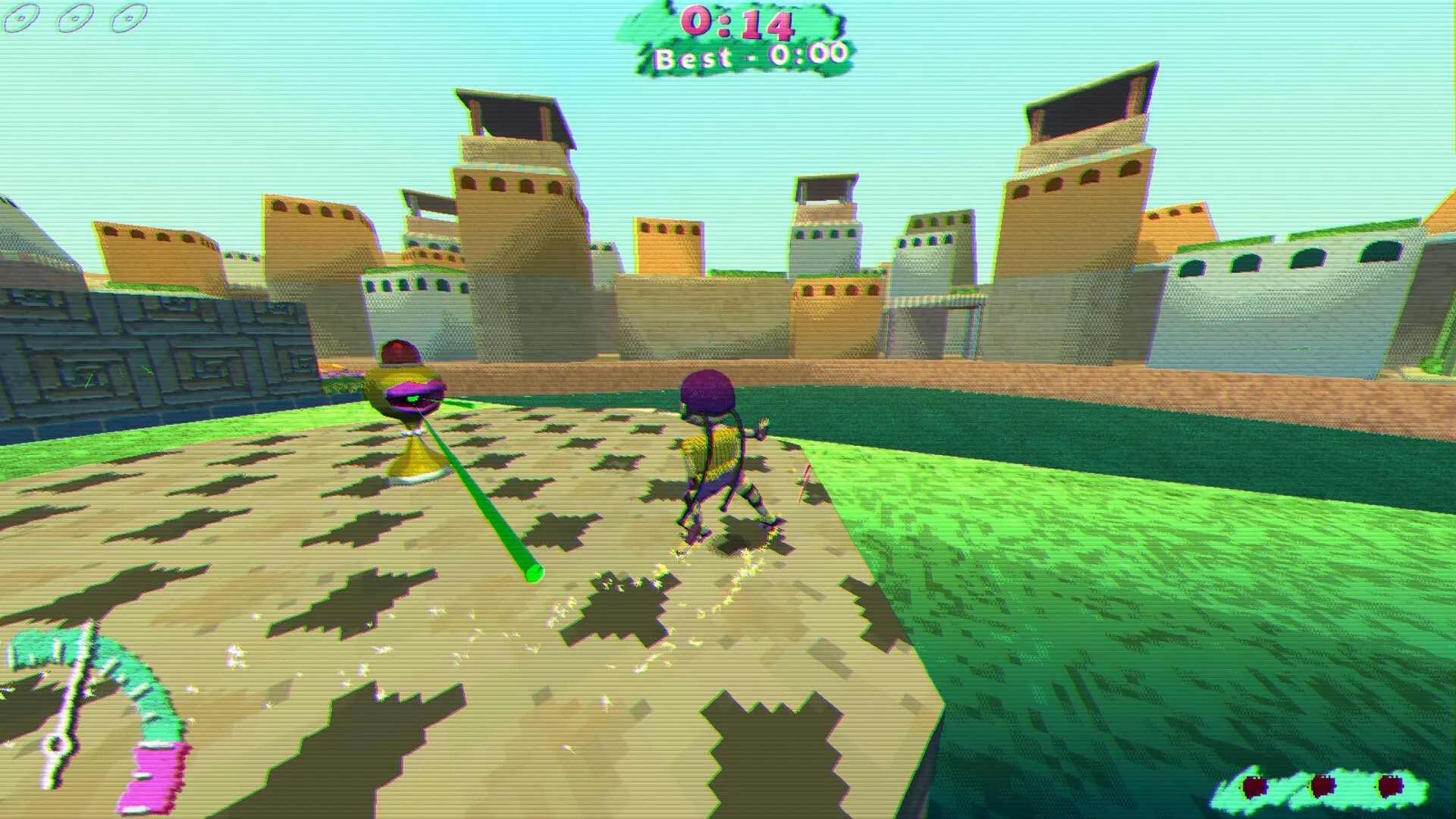The height and width of the screenshot is (819, 1456).
Task: Click the second disc icon in the corner
Action: pos(74,18)
